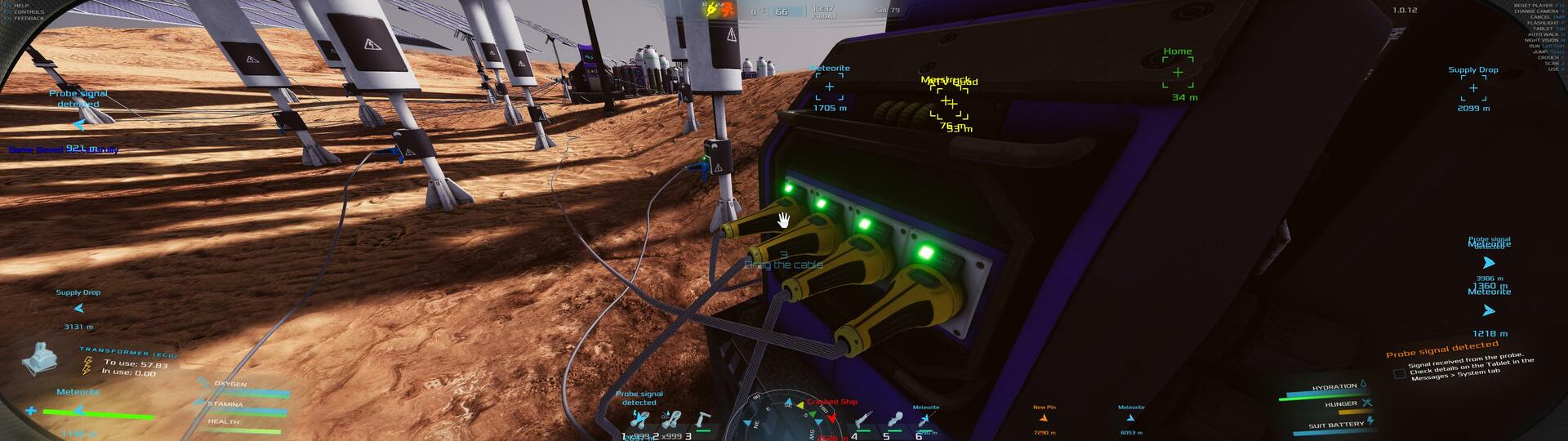
Task: Choose the tool in hotbar slot 3
Action: (702, 421)
